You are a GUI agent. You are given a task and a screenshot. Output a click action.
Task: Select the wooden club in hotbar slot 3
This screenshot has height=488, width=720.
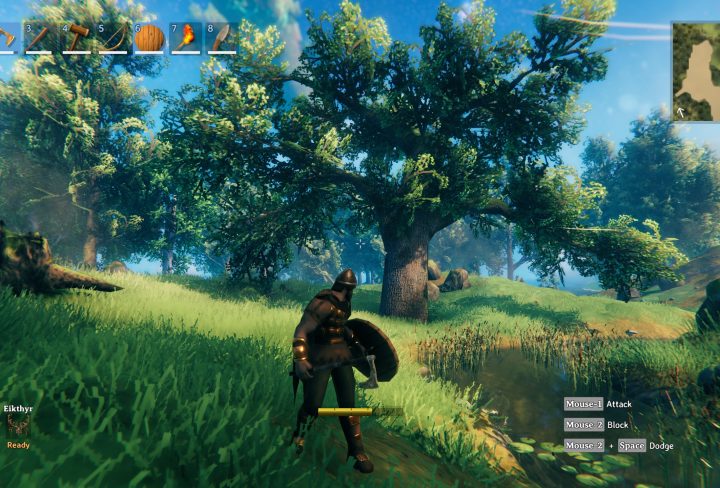tap(40, 38)
